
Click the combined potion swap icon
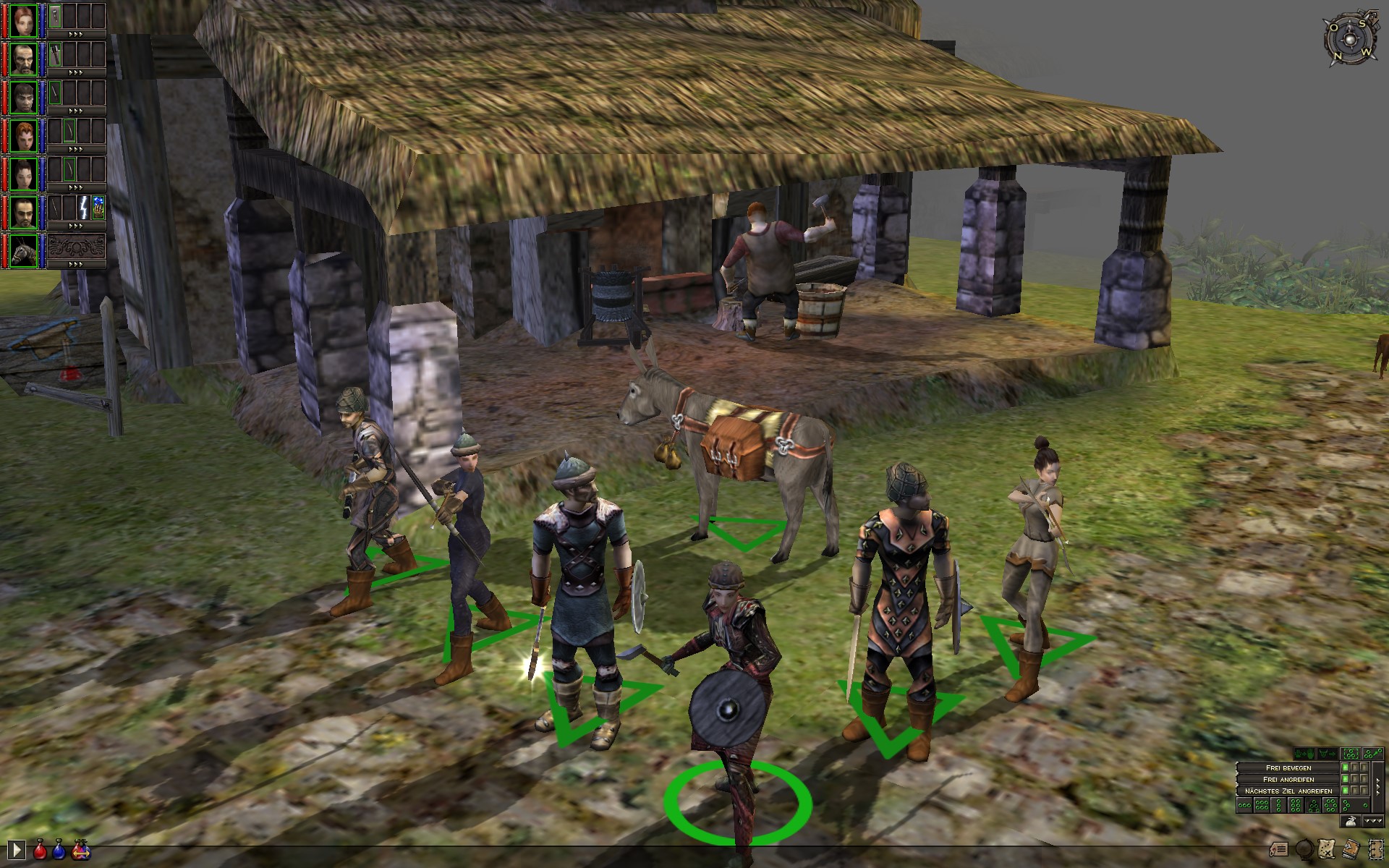[81, 852]
